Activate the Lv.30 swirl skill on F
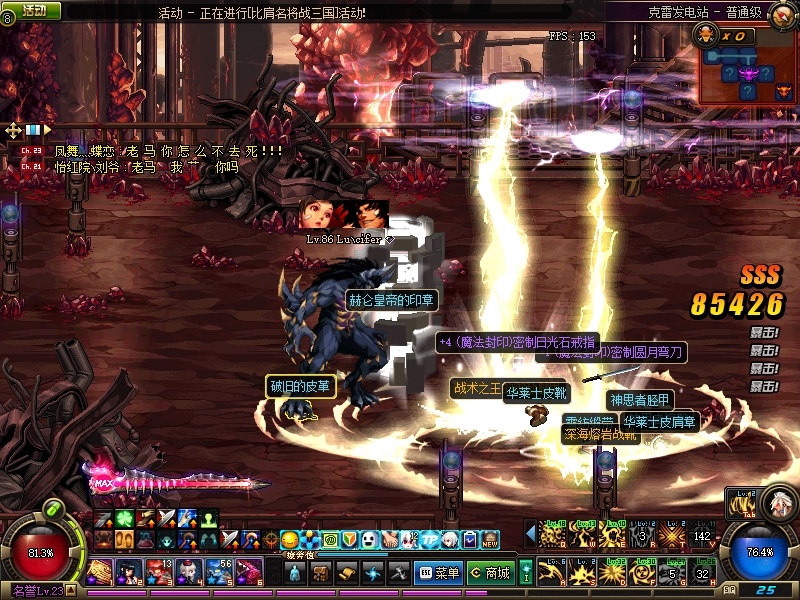The width and height of the screenshot is (800, 600). click(x=644, y=572)
